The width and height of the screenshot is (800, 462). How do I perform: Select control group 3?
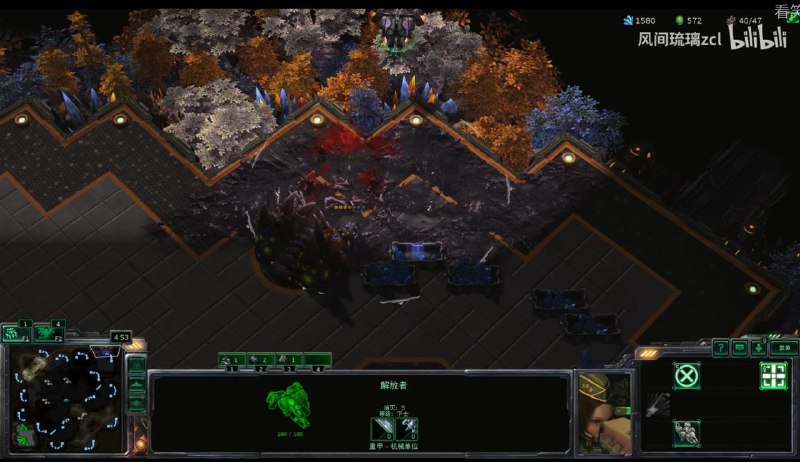pyautogui.click(x=289, y=359)
